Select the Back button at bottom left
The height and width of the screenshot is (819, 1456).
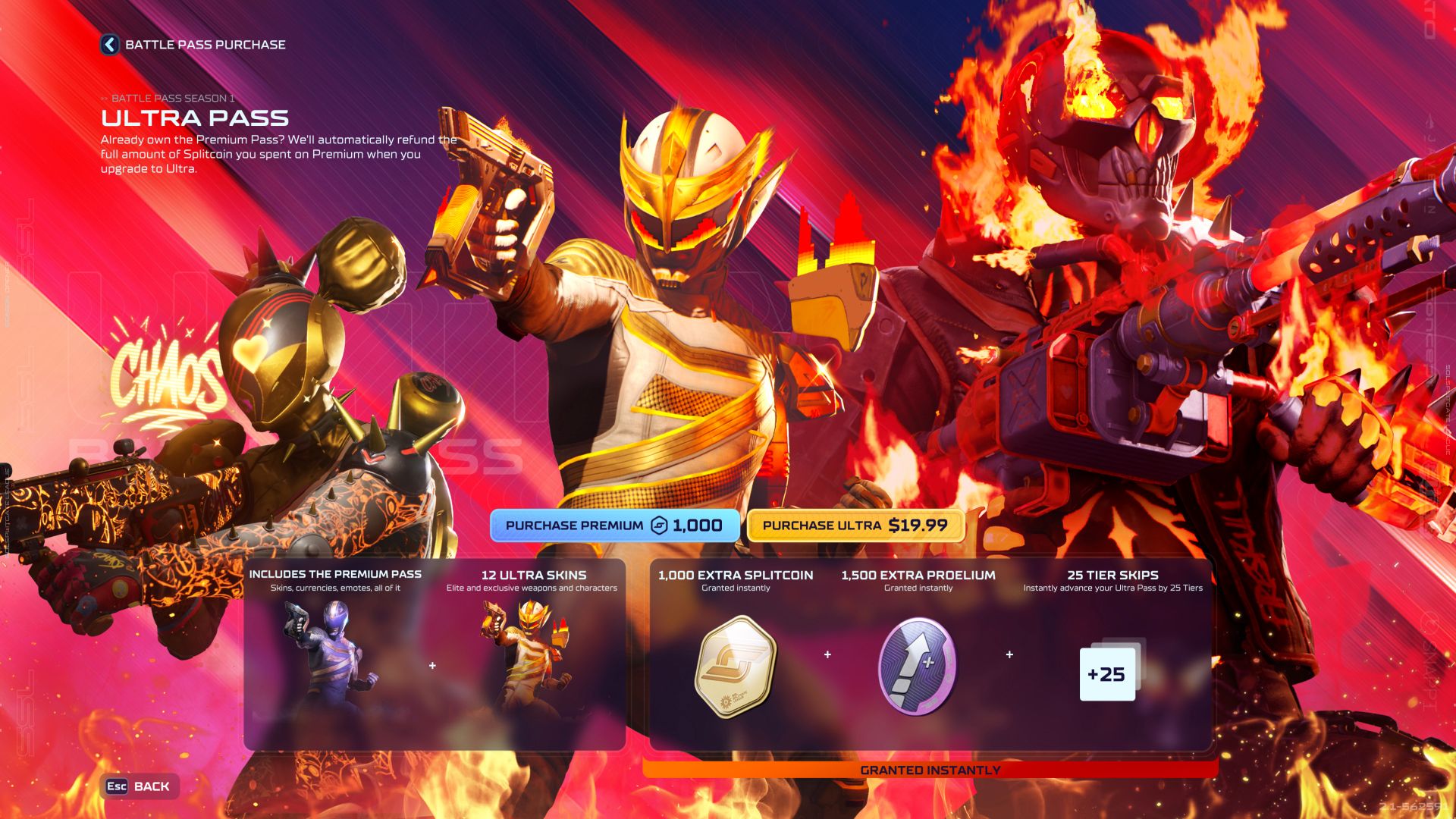coord(139,786)
